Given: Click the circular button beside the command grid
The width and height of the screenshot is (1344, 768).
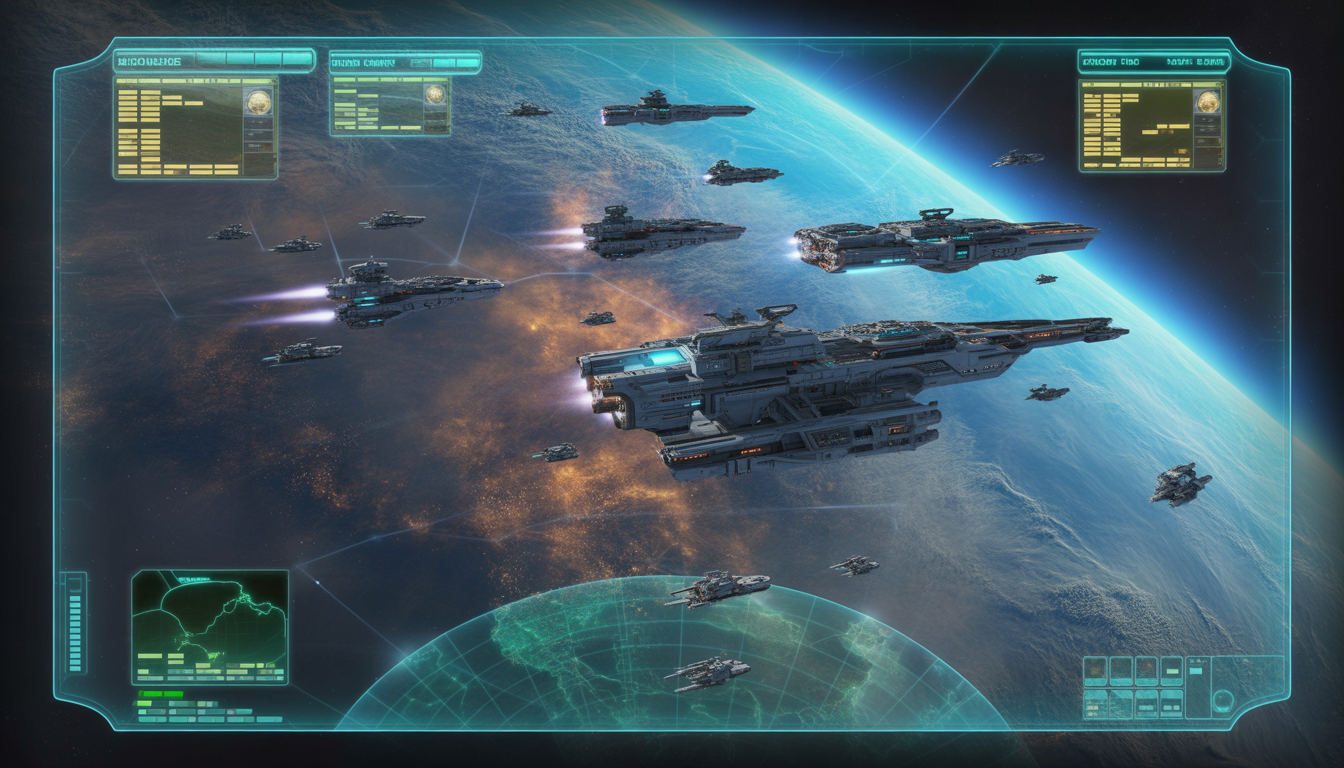Looking at the screenshot, I should point(1223,700).
